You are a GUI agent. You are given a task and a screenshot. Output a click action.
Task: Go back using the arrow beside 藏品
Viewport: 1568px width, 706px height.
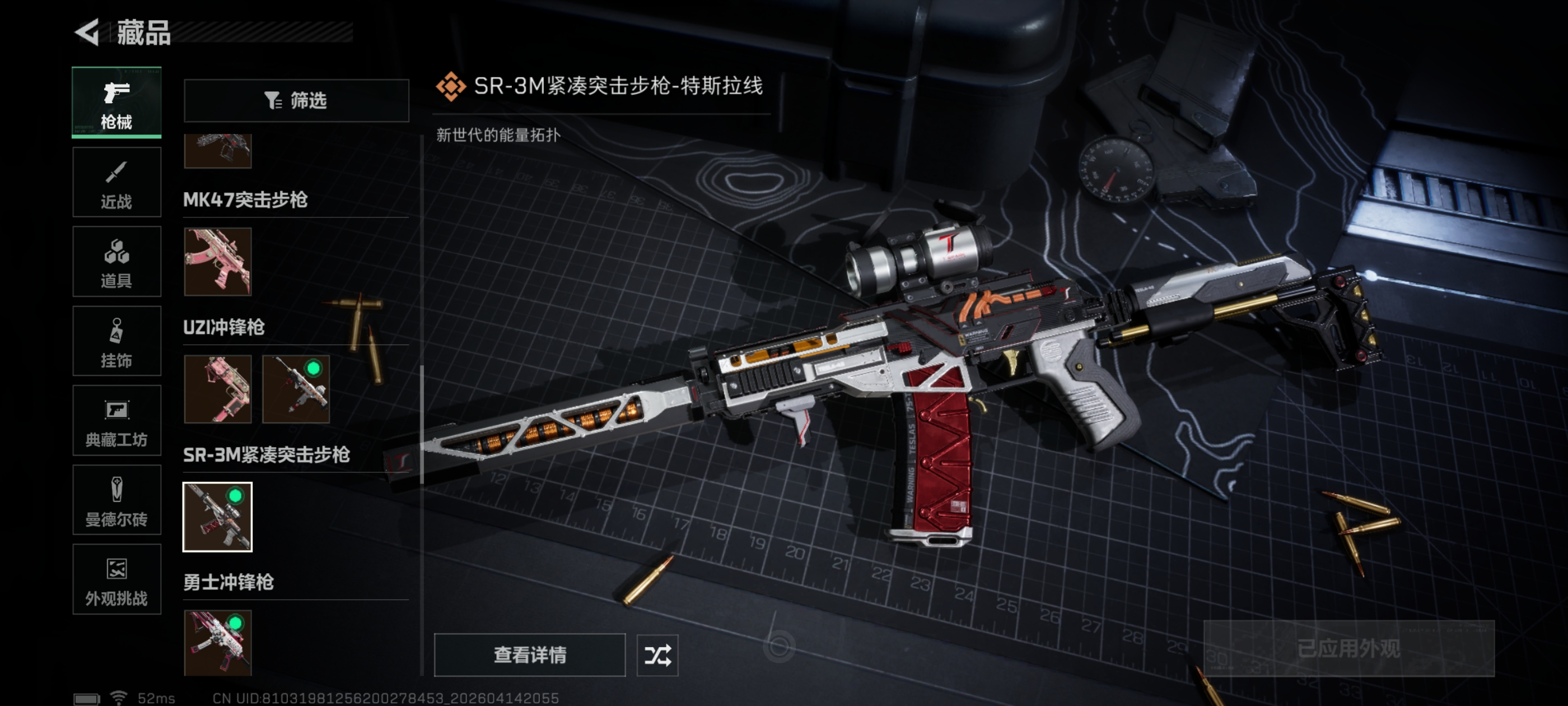point(87,32)
